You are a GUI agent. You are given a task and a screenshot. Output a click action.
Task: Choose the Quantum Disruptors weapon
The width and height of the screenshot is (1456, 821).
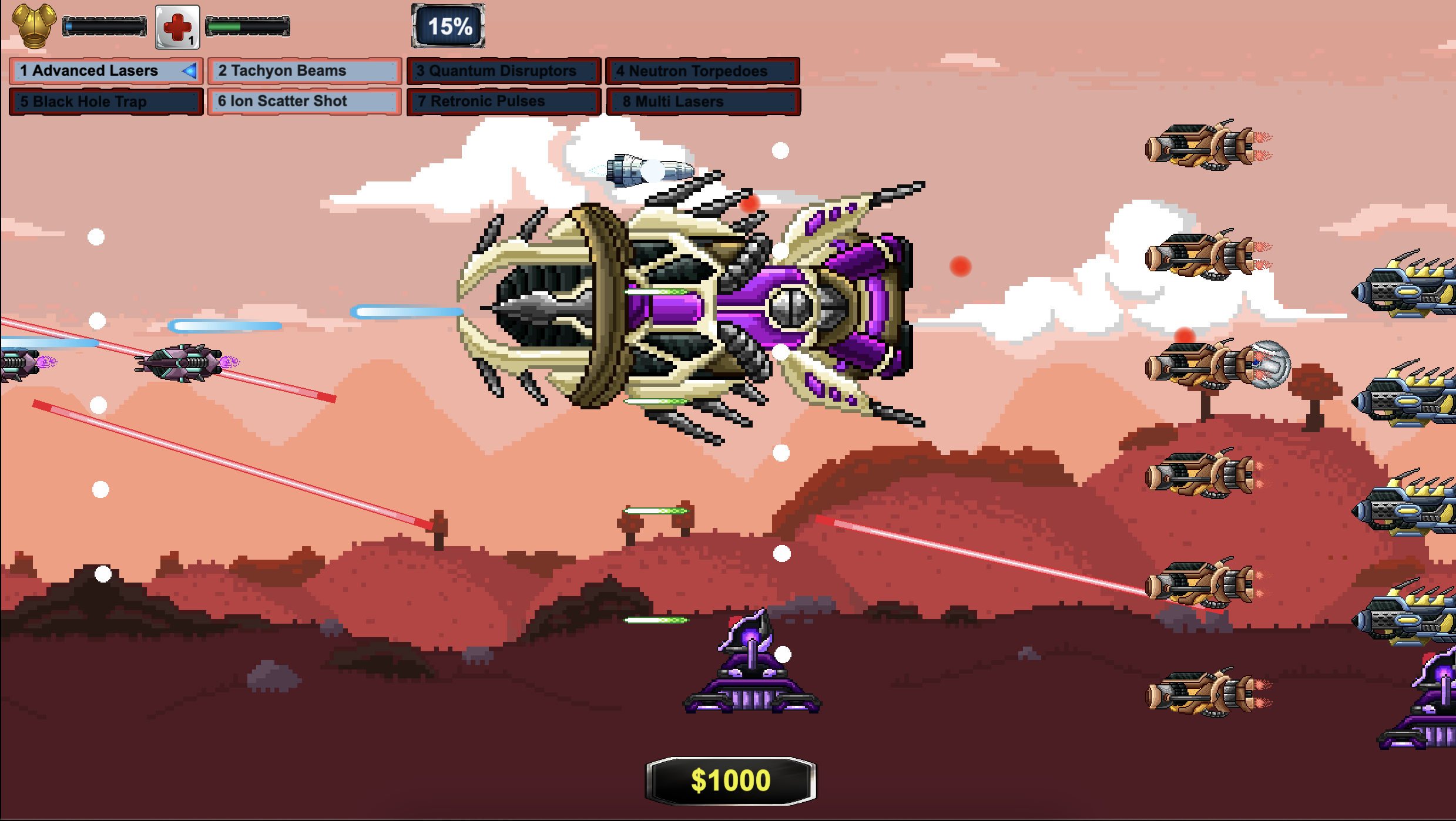[x=504, y=71]
